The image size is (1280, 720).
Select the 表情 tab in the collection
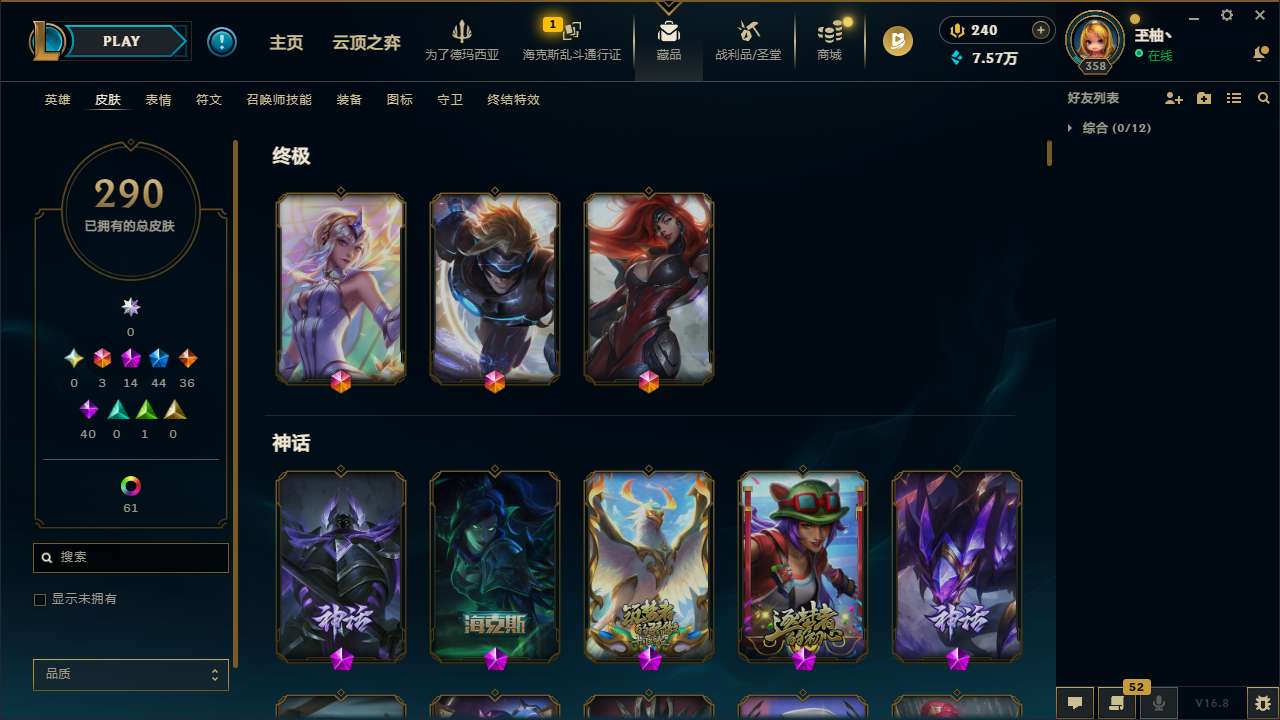point(158,100)
